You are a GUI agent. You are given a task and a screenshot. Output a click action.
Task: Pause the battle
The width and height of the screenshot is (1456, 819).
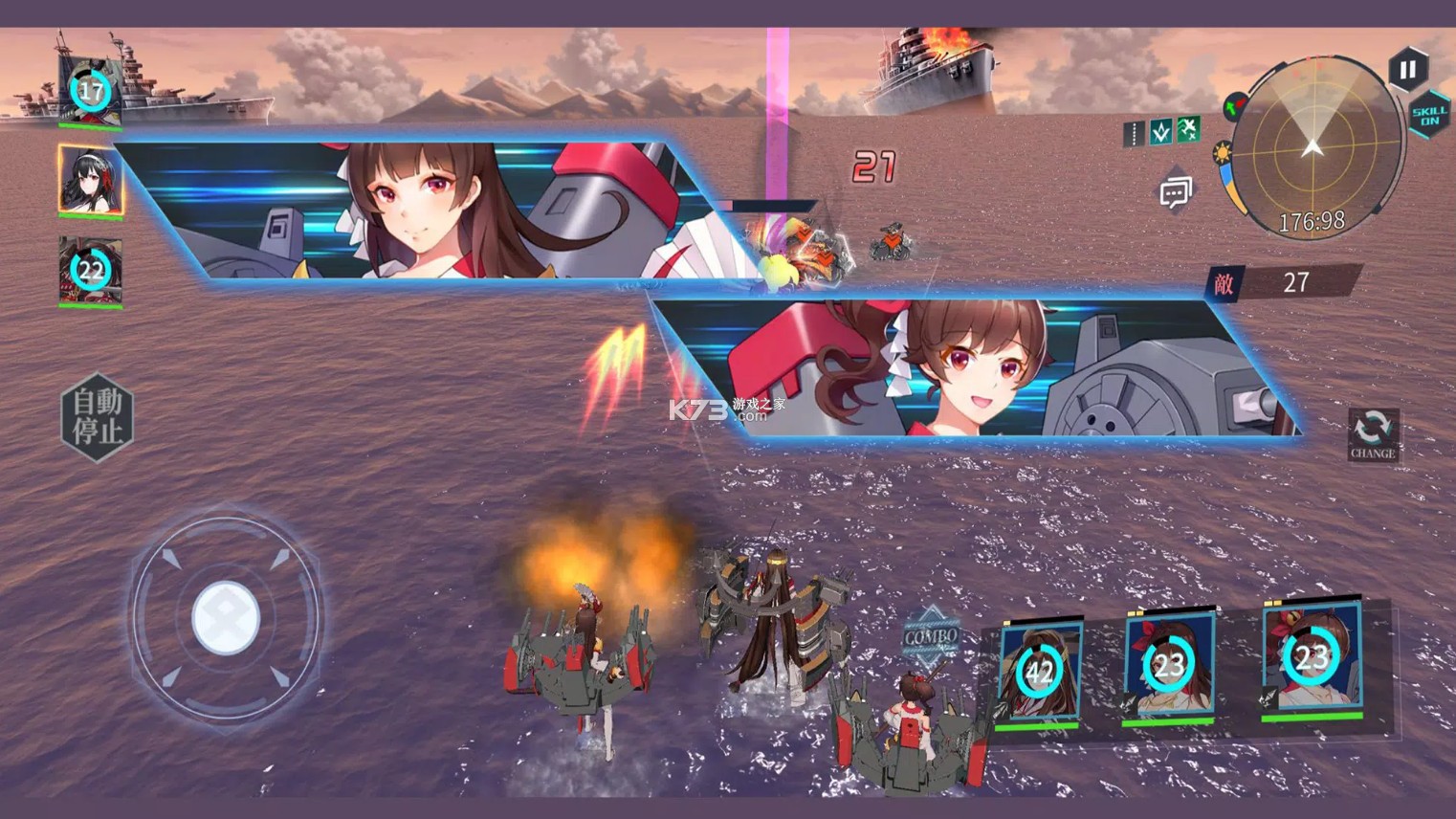coord(1407,70)
